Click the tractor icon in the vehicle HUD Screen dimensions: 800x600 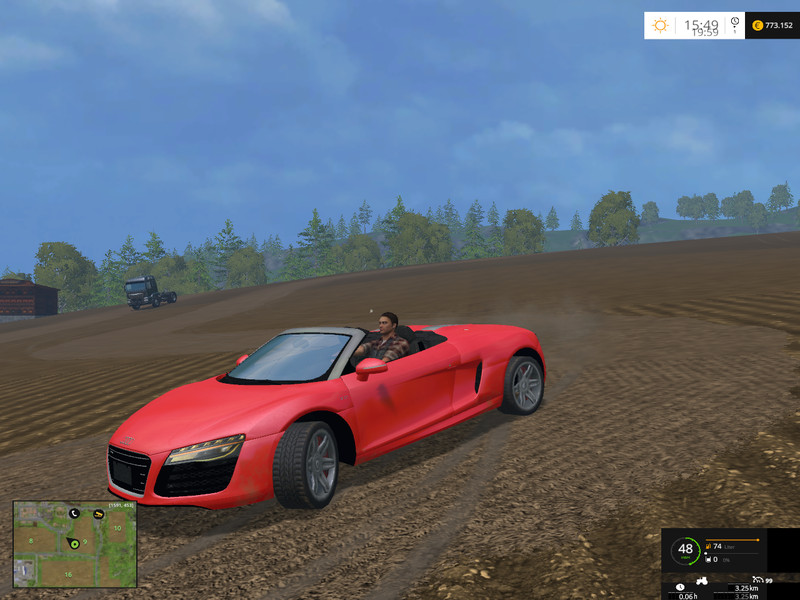pyautogui.click(x=702, y=580)
